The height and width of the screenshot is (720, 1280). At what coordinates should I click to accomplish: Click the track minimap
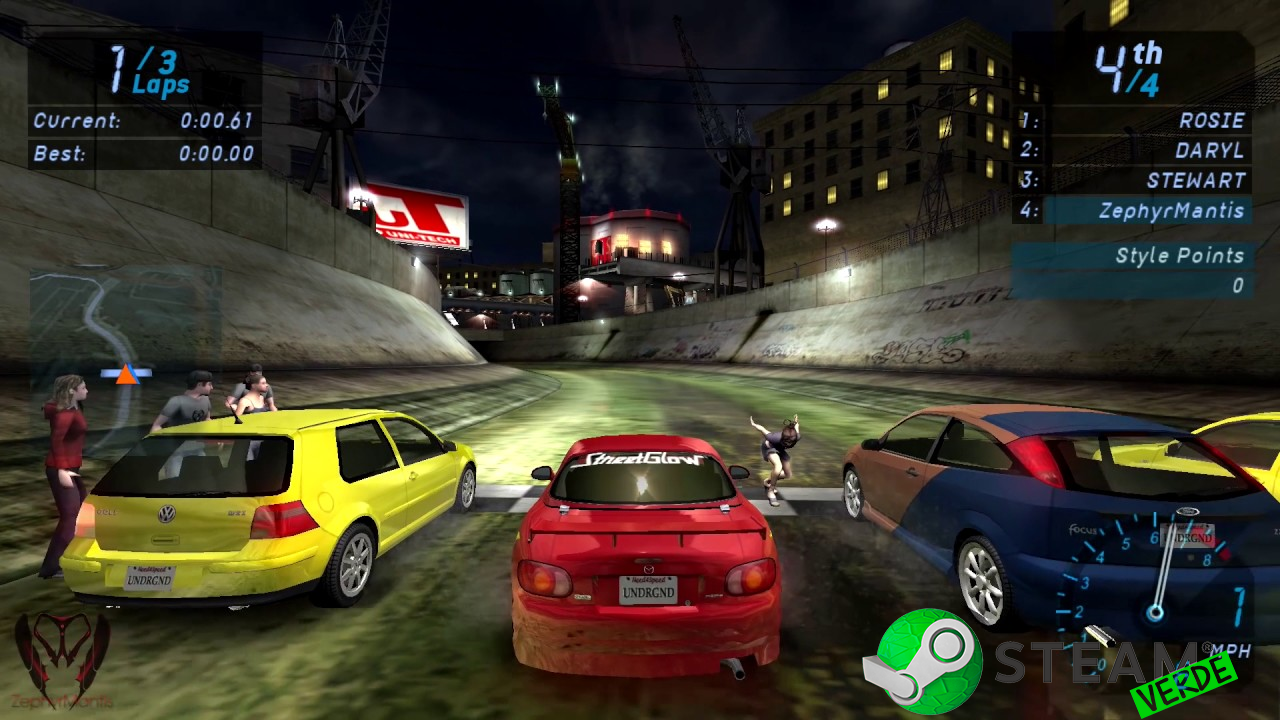click(125, 330)
